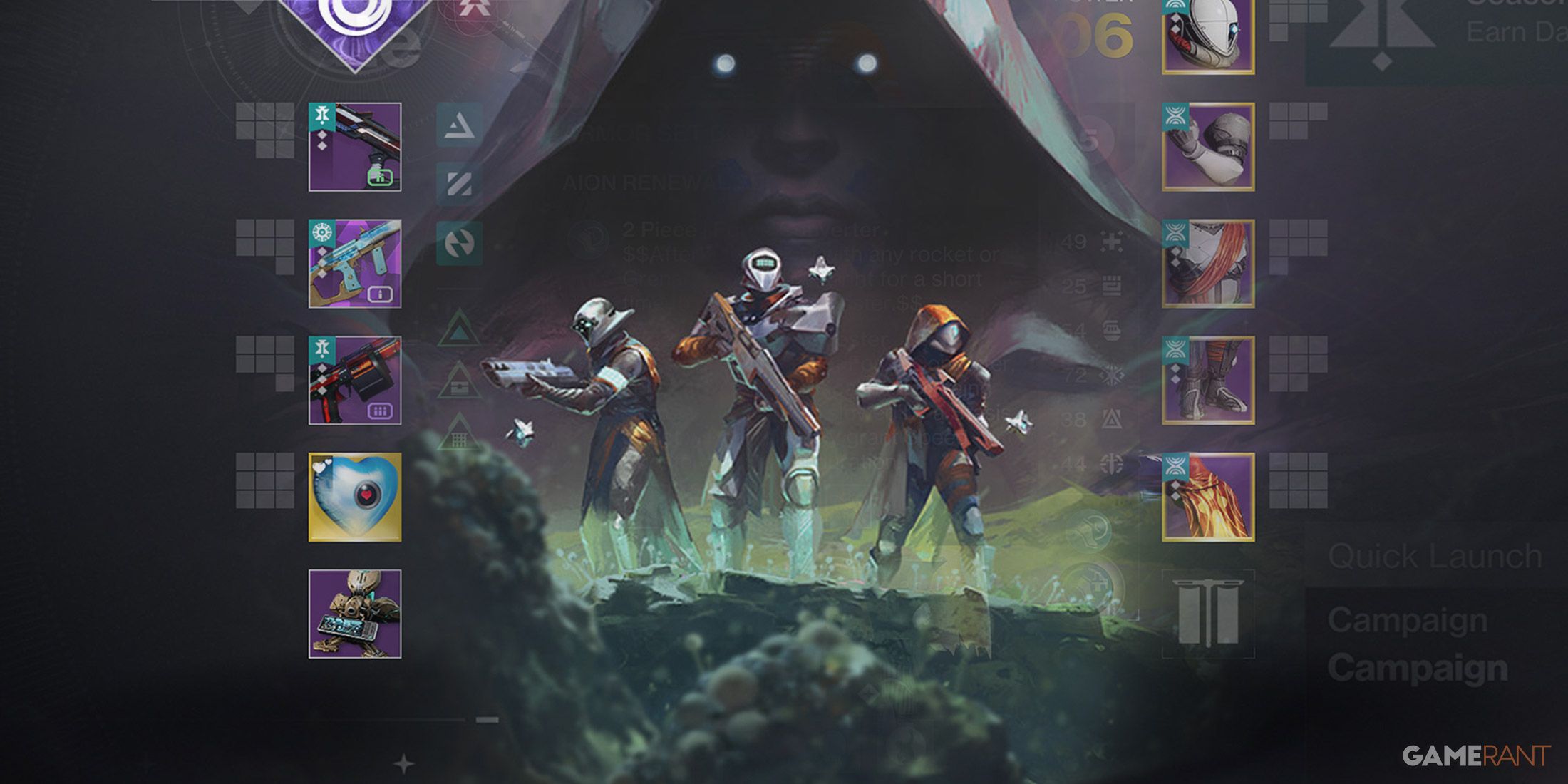Select the leg armor slot
1568x784 pixels.
(1208, 381)
